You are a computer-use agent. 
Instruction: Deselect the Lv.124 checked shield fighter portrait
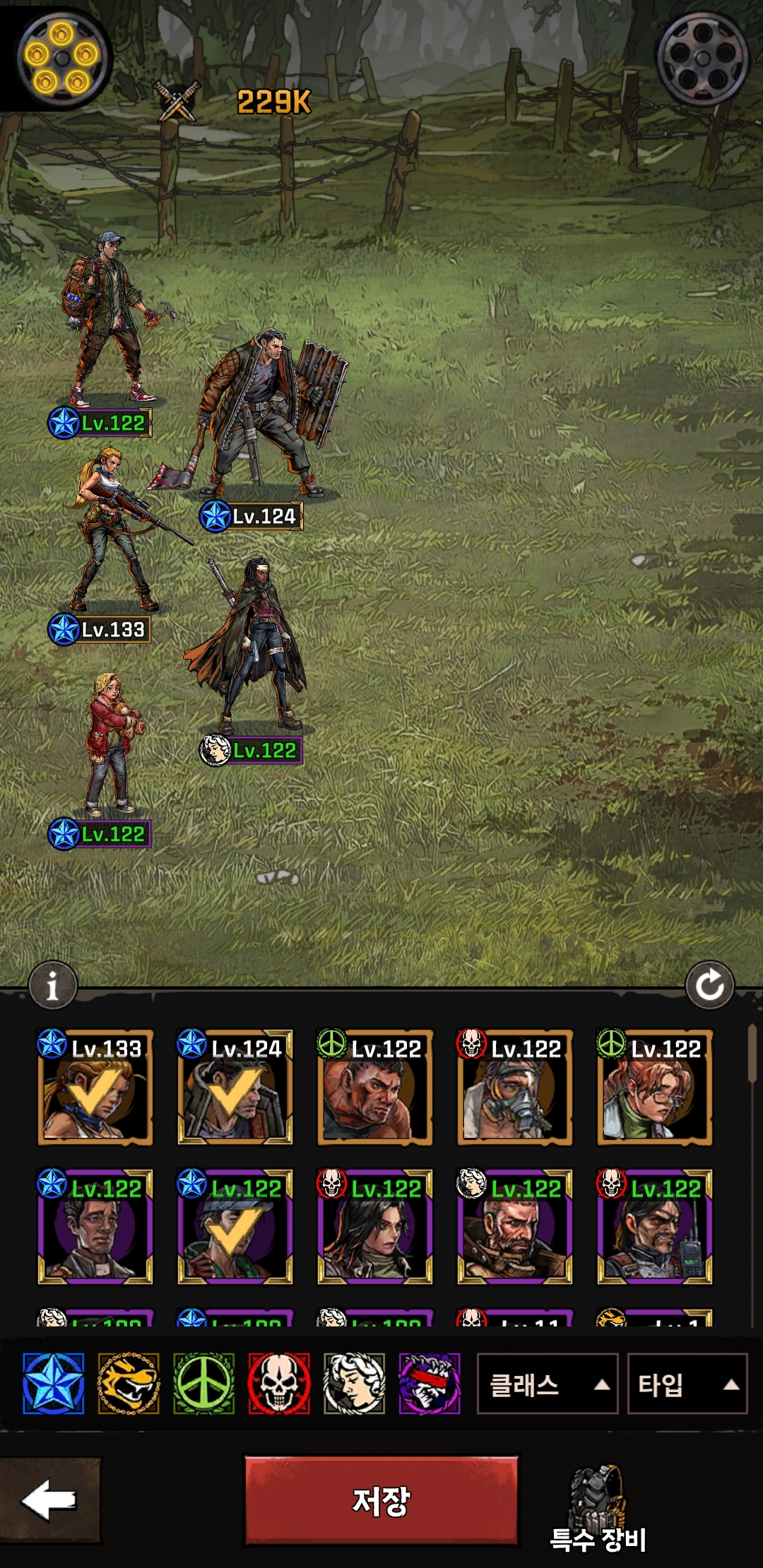pos(235,1088)
